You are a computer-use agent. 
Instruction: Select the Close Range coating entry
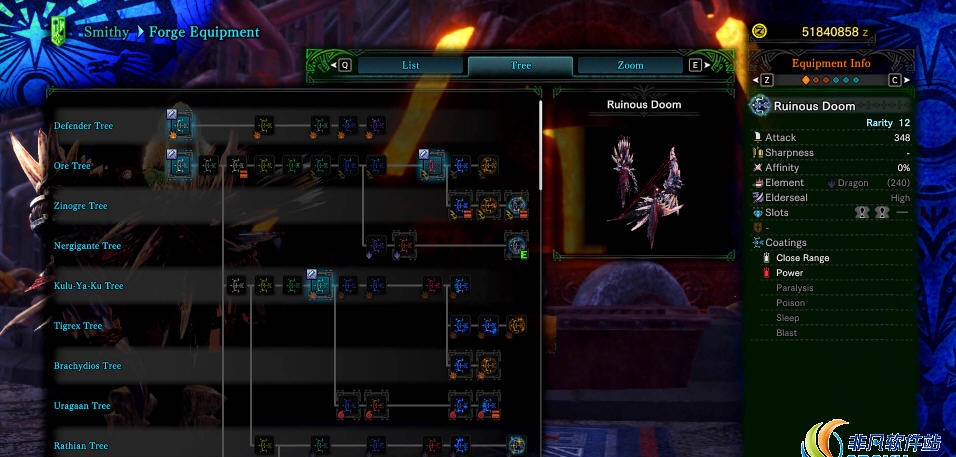click(802, 258)
